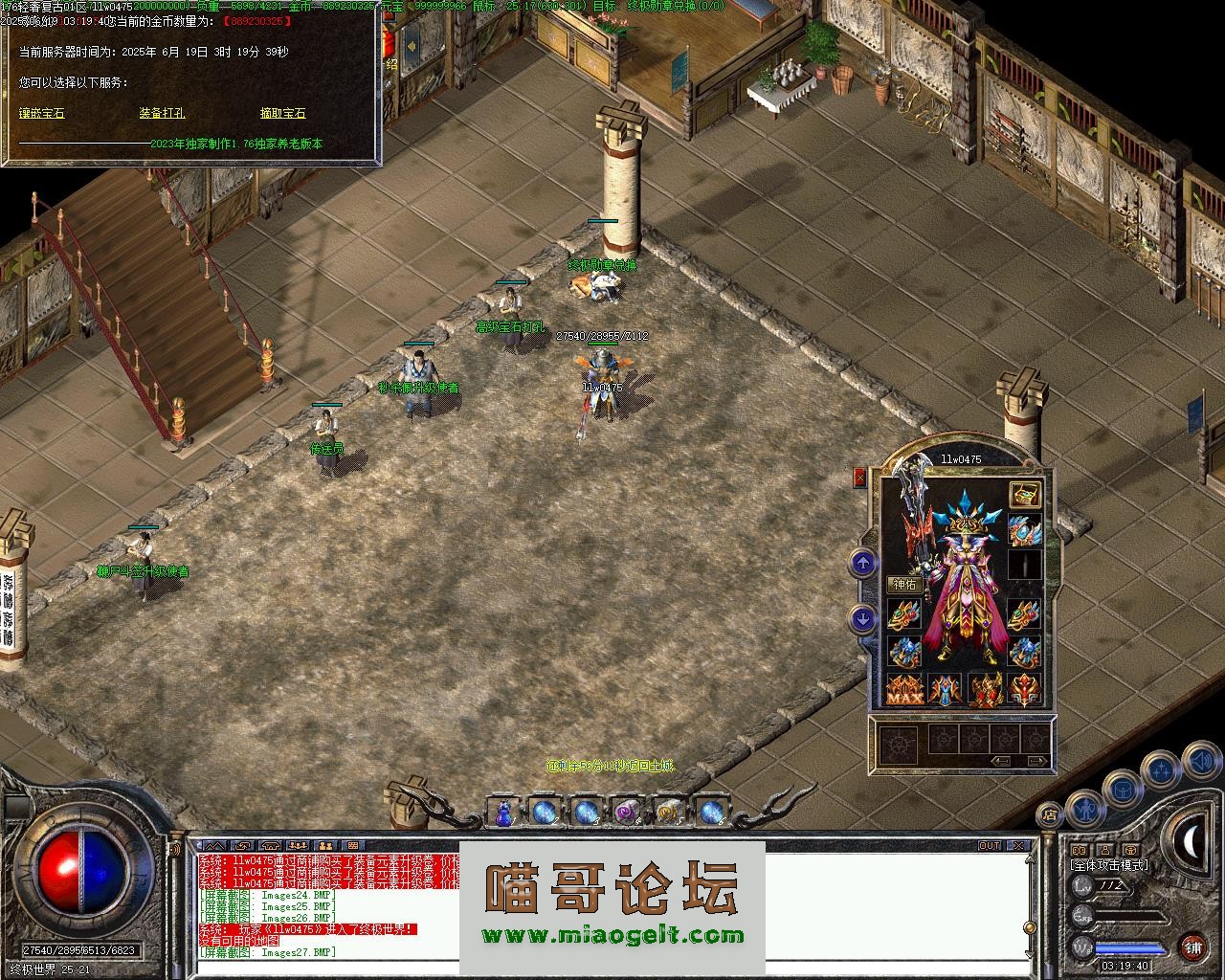1225x980 pixels.
Task: Toggle sound with the speaker button
Action: click(x=1200, y=762)
